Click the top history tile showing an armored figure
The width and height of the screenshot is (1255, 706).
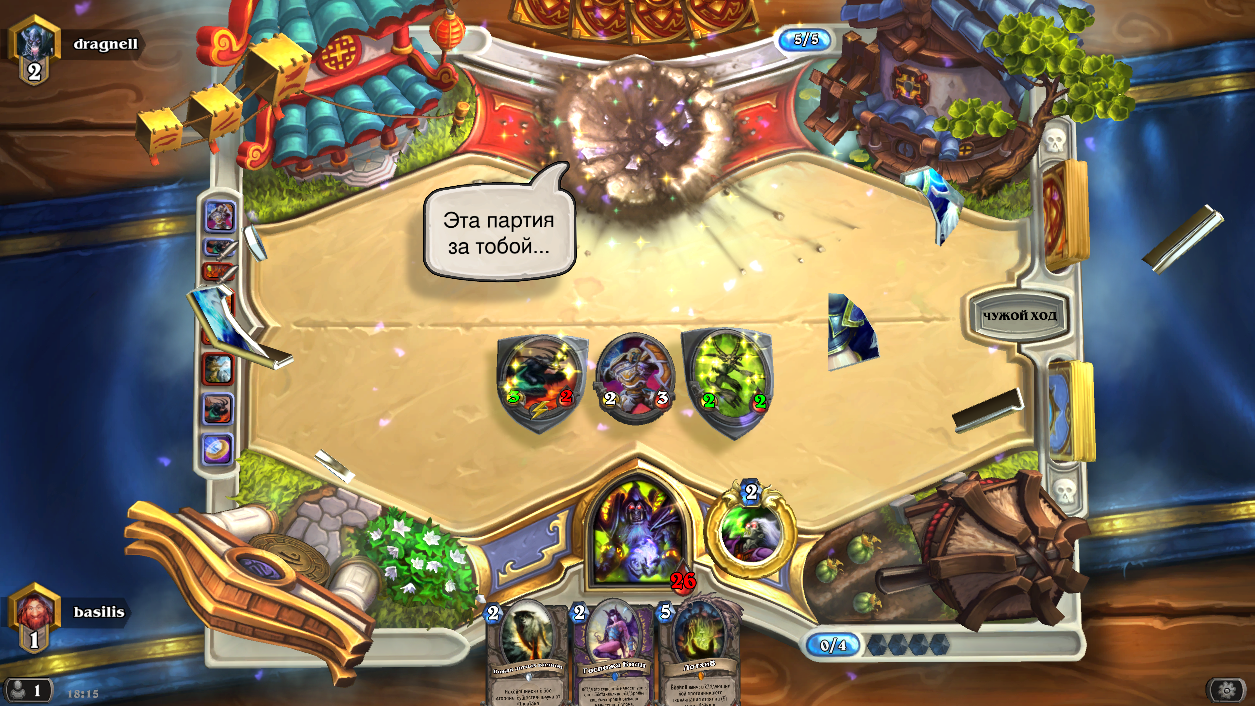click(219, 215)
